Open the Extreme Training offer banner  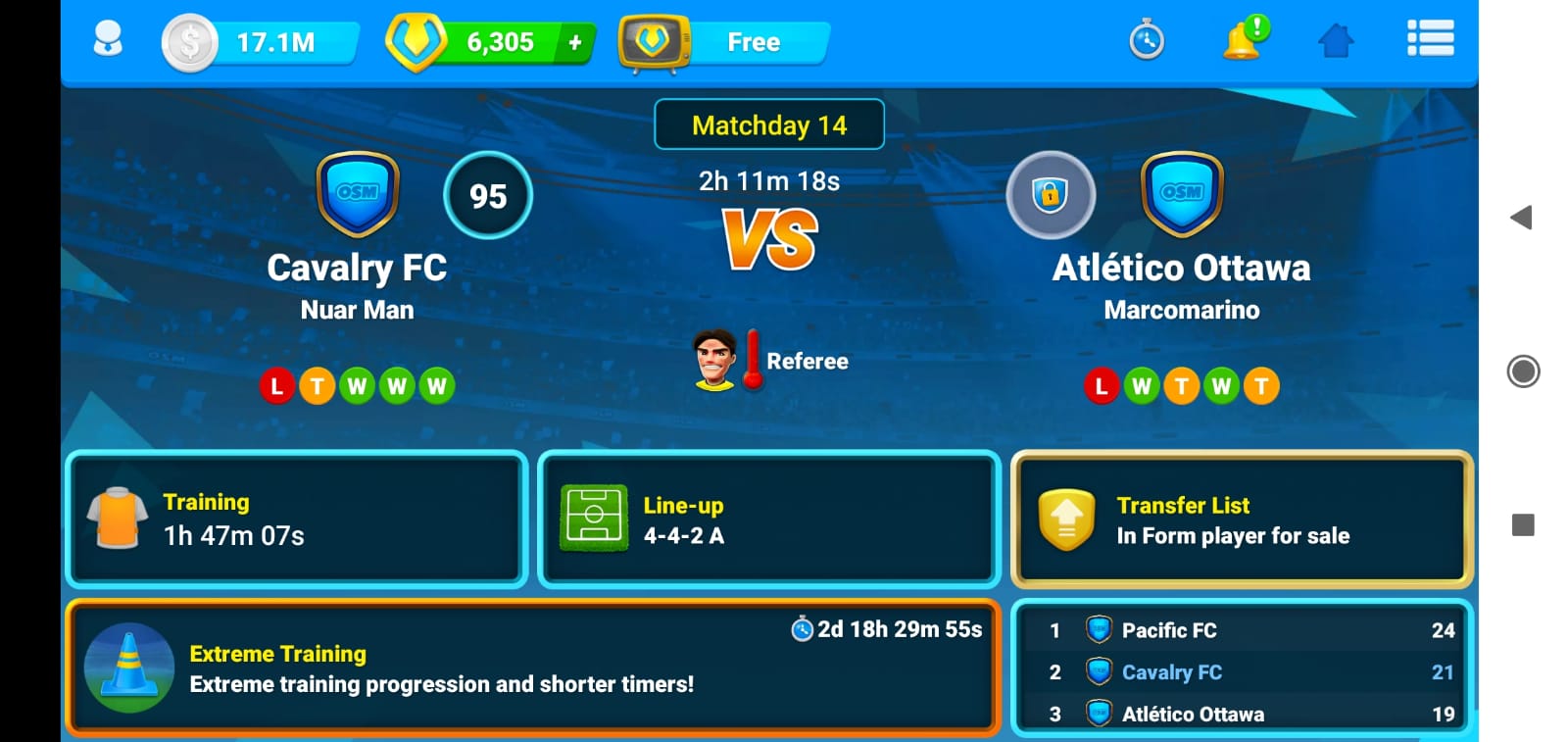click(x=533, y=668)
